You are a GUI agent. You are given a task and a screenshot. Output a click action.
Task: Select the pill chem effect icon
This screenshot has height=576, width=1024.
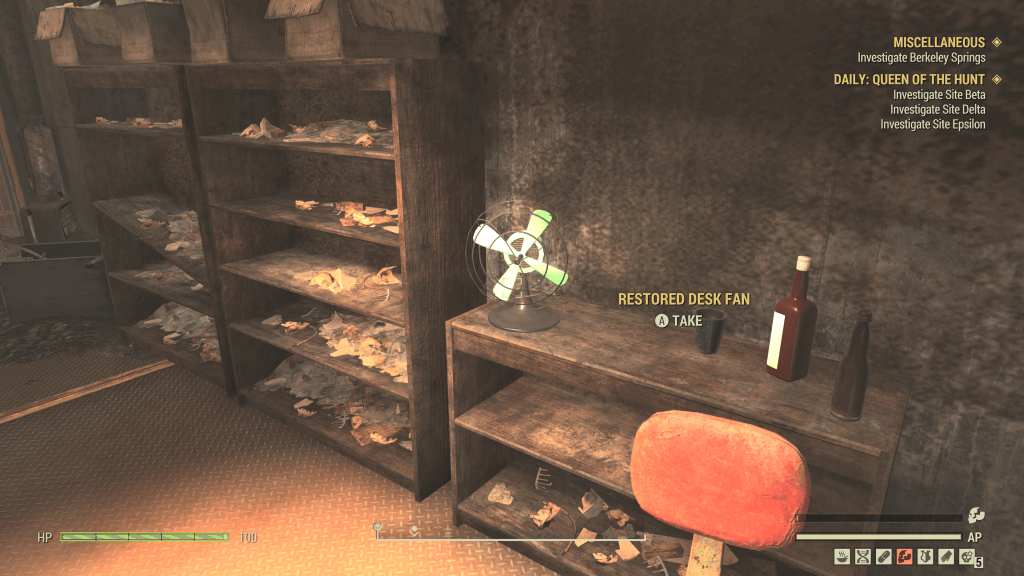884,556
